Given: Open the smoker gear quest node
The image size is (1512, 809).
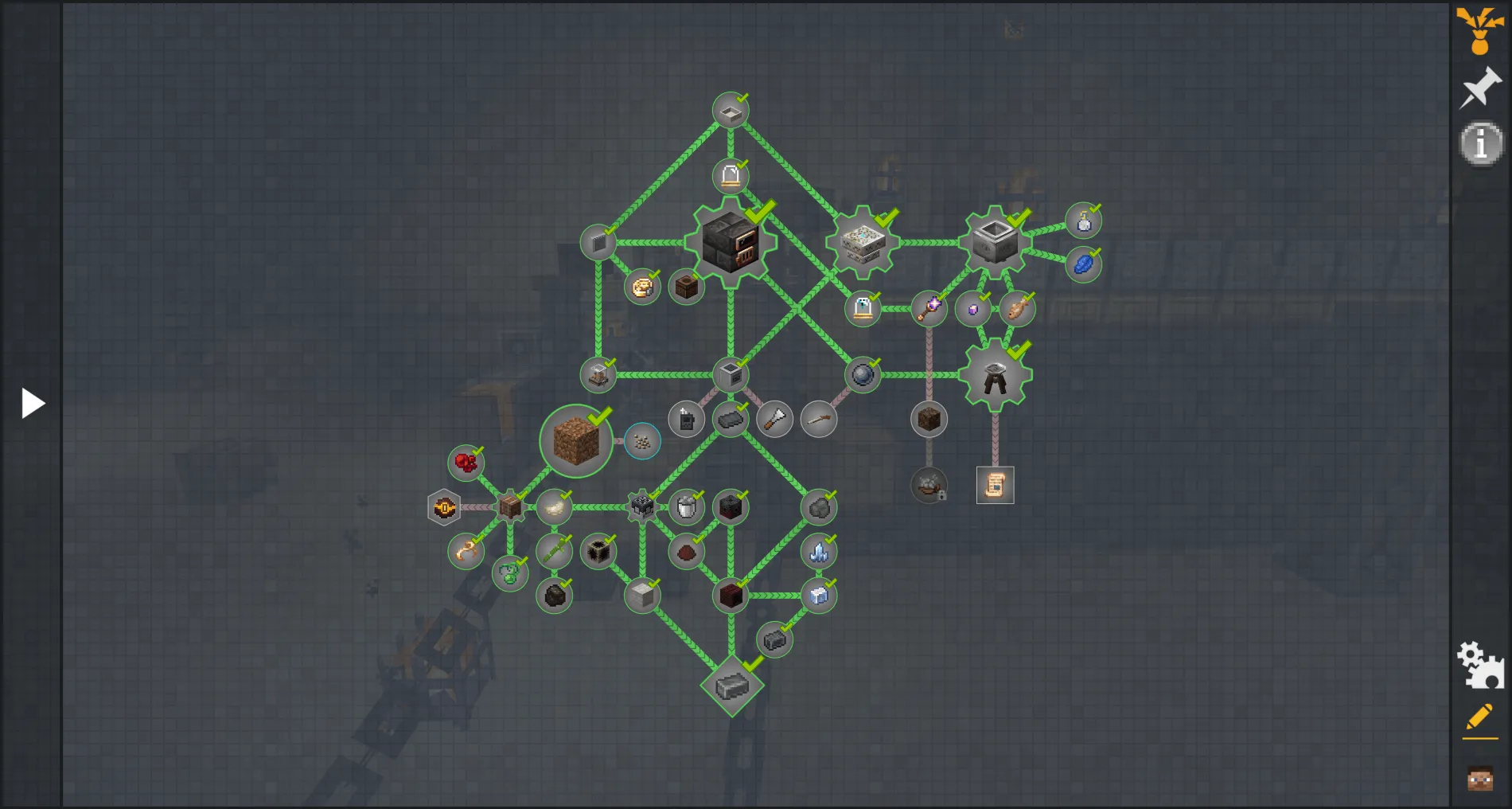Looking at the screenshot, I should coord(731,244).
